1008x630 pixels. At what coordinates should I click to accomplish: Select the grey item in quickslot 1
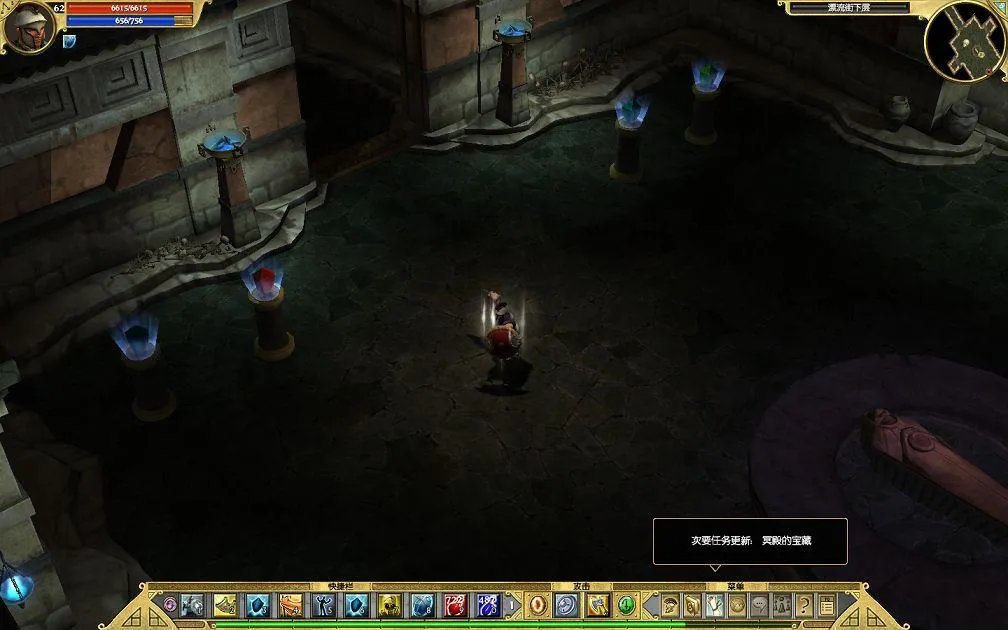pos(192,605)
